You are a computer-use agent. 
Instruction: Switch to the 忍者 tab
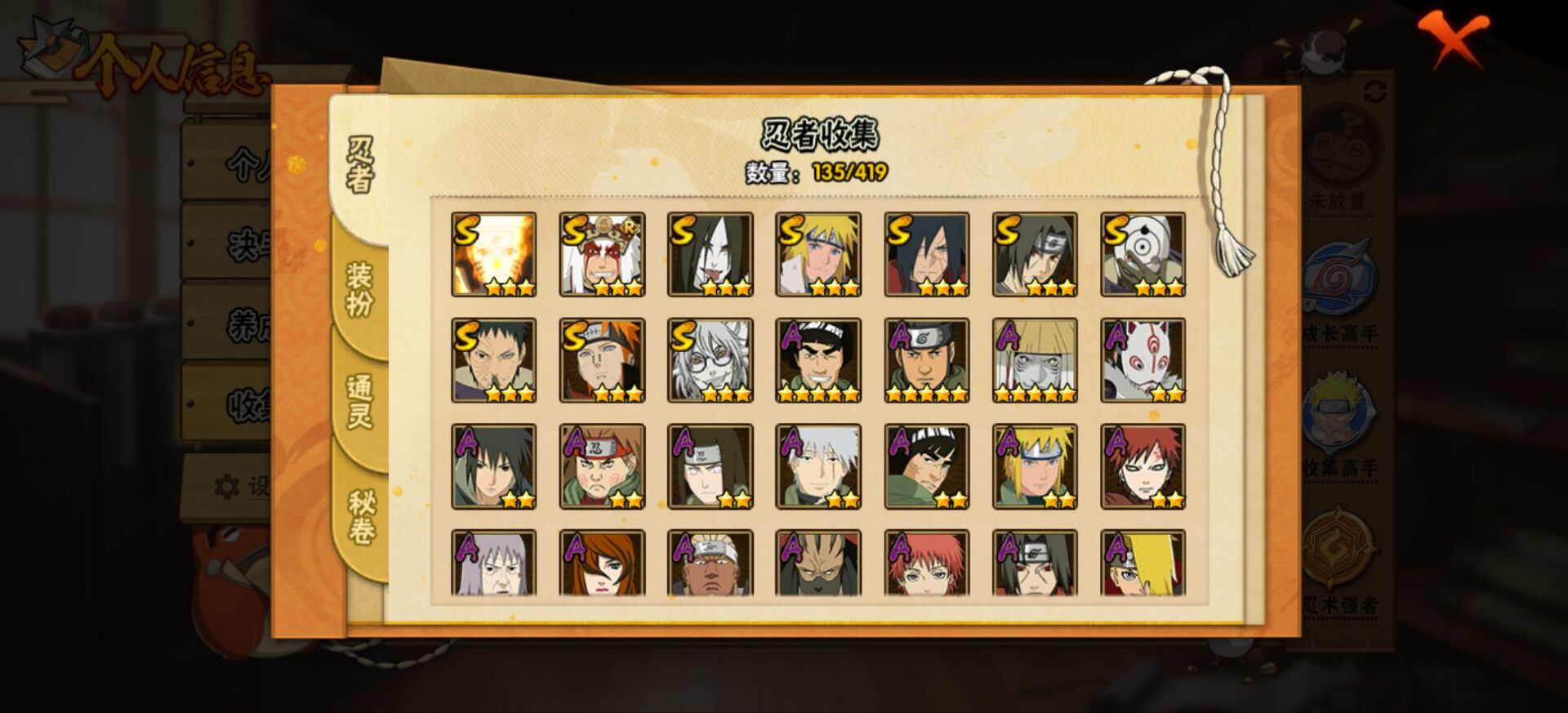[360, 165]
